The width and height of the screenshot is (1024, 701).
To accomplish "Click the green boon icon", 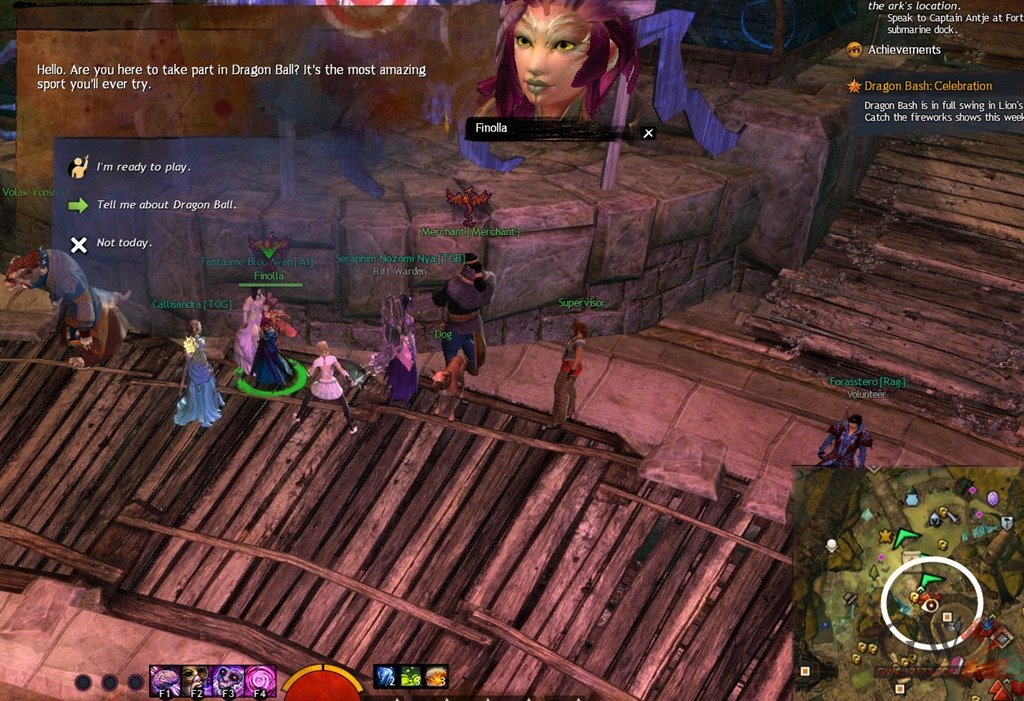I will click(411, 677).
